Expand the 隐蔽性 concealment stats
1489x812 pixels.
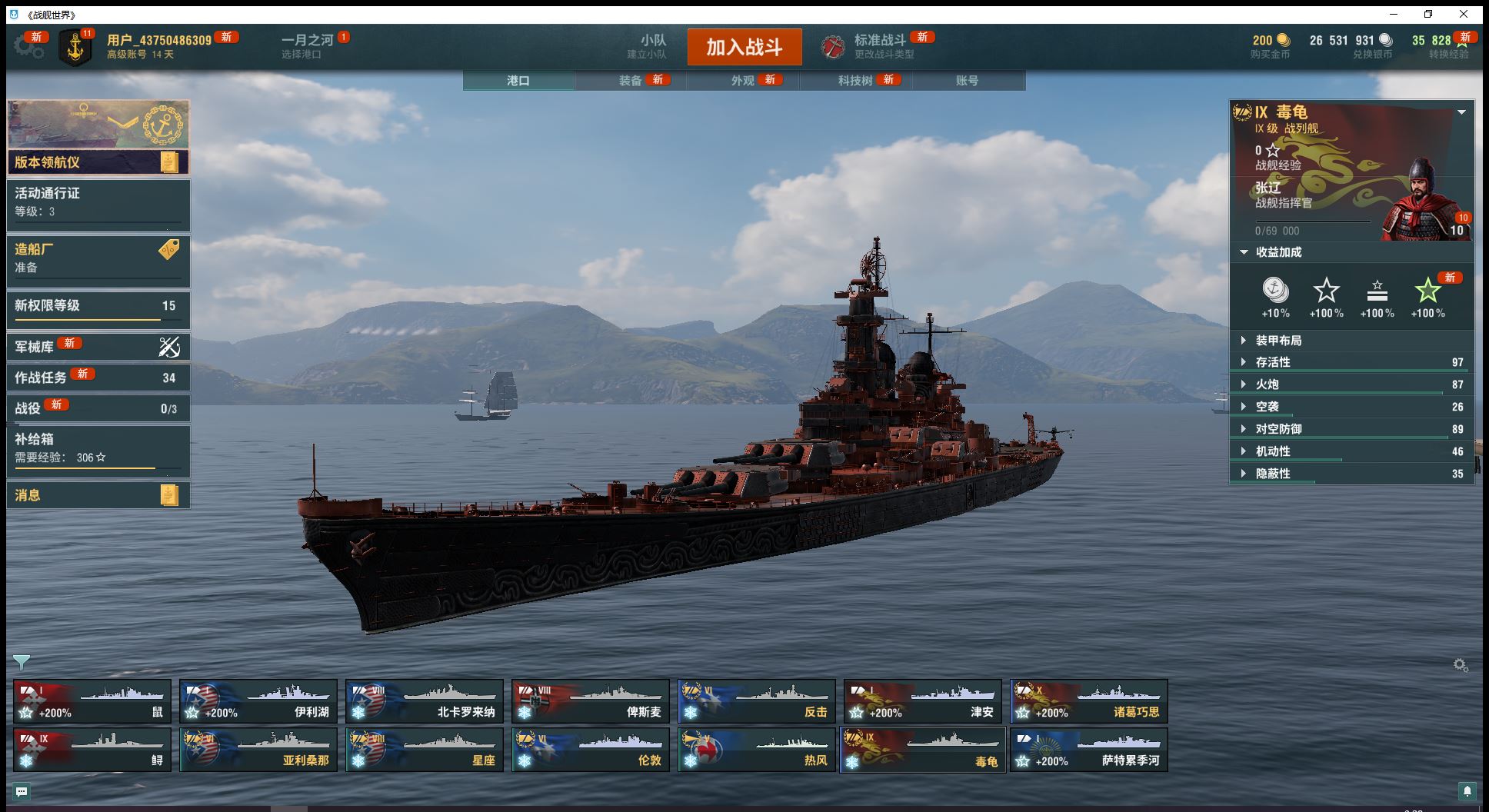1272,474
